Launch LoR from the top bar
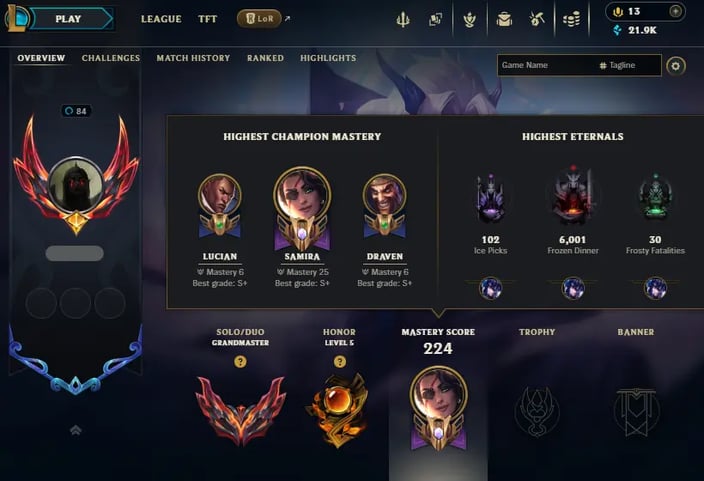Screen dimensions: 704x481 (259, 19)
